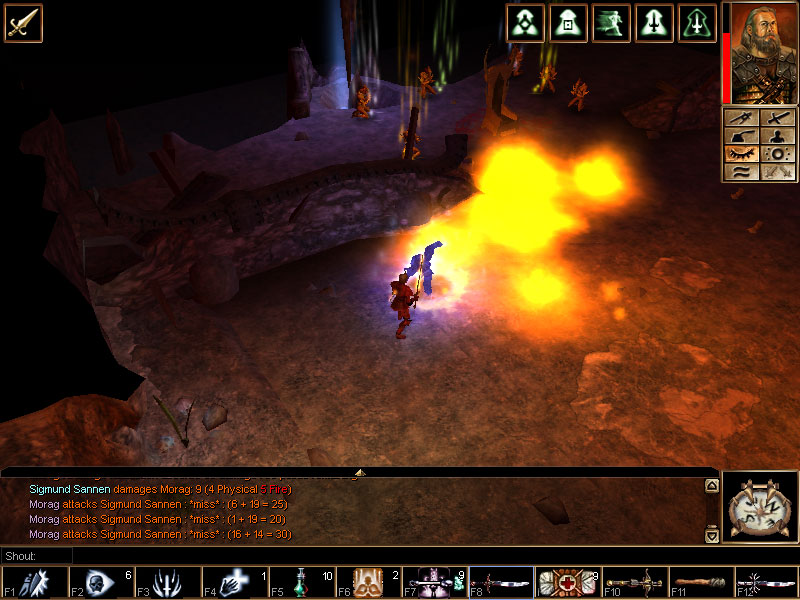
Task: Click the crossed swords panel button
Action: (777, 171)
